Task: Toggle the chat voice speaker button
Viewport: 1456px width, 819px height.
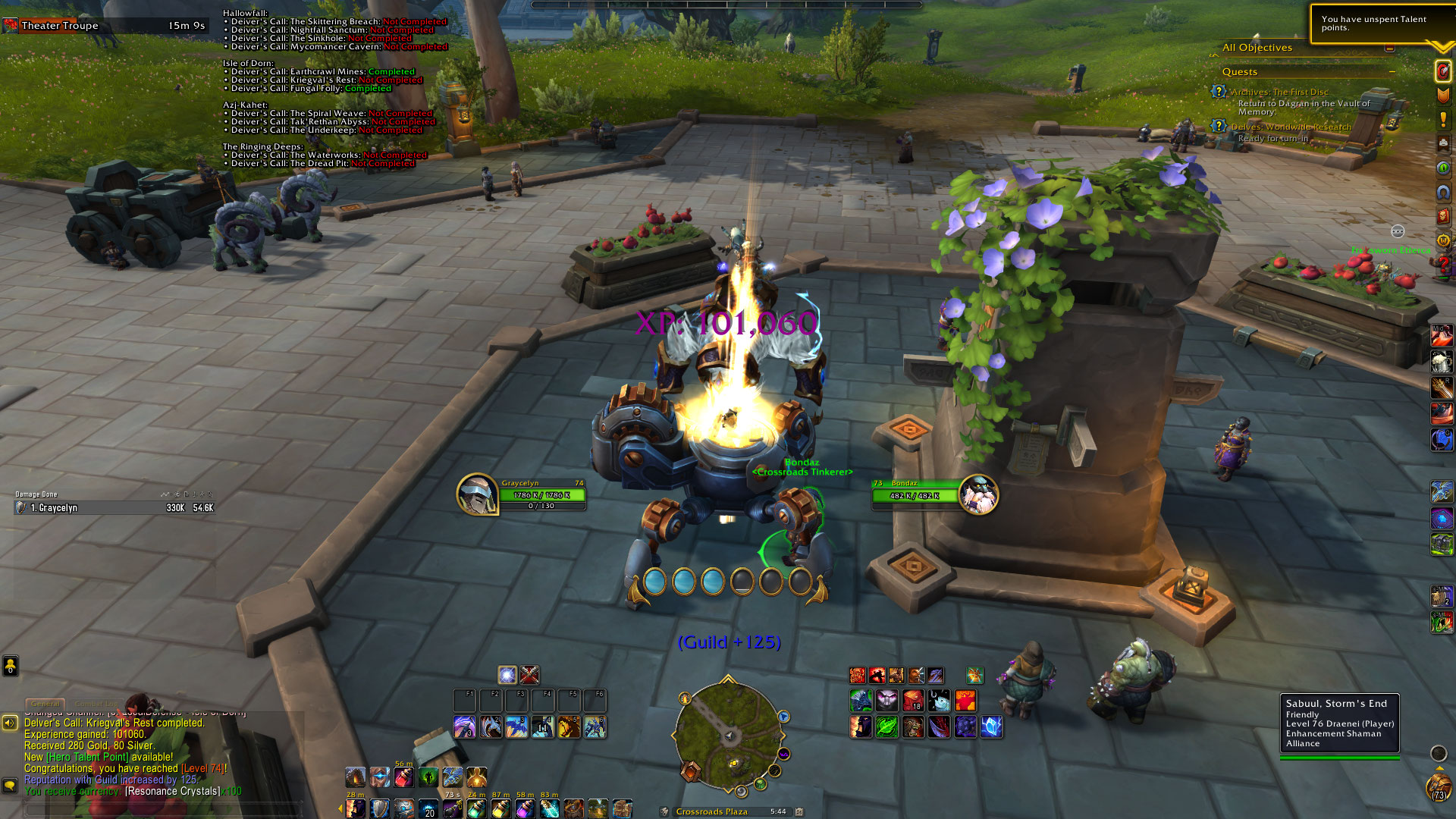Action: (x=10, y=723)
